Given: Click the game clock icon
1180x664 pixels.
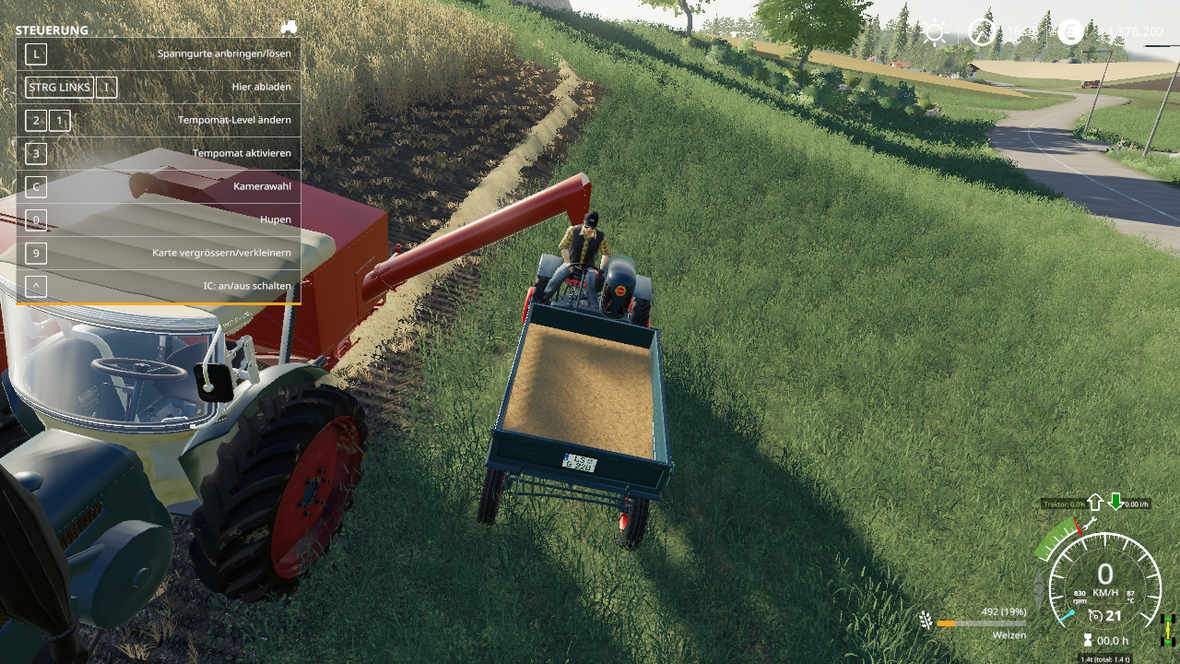Looking at the screenshot, I should pyautogui.click(x=981, y=33).
